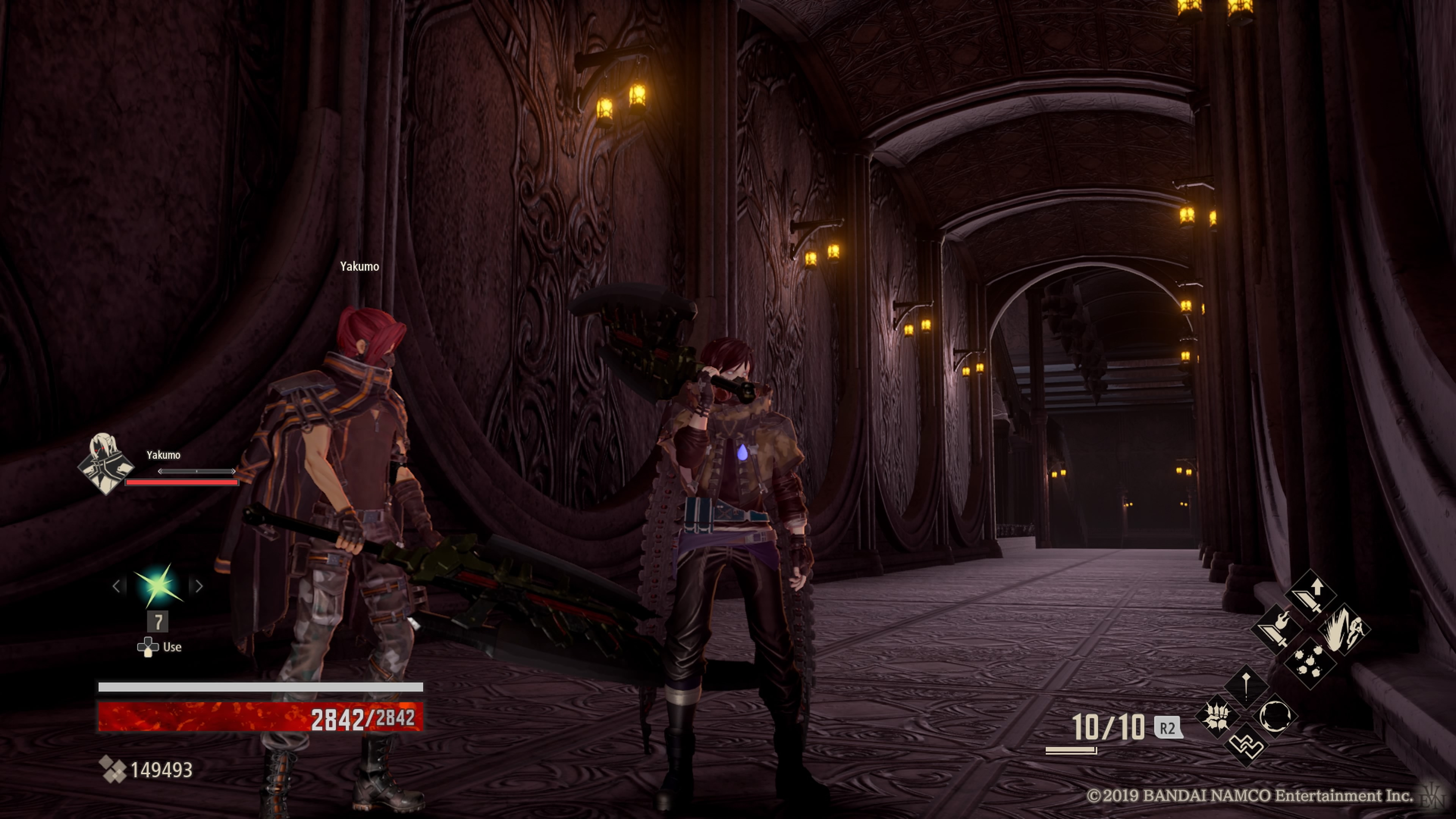Select the needle spike Gift icon
The height and width of the screenshot is (819, 1456).
click(x=1247, y=686)
